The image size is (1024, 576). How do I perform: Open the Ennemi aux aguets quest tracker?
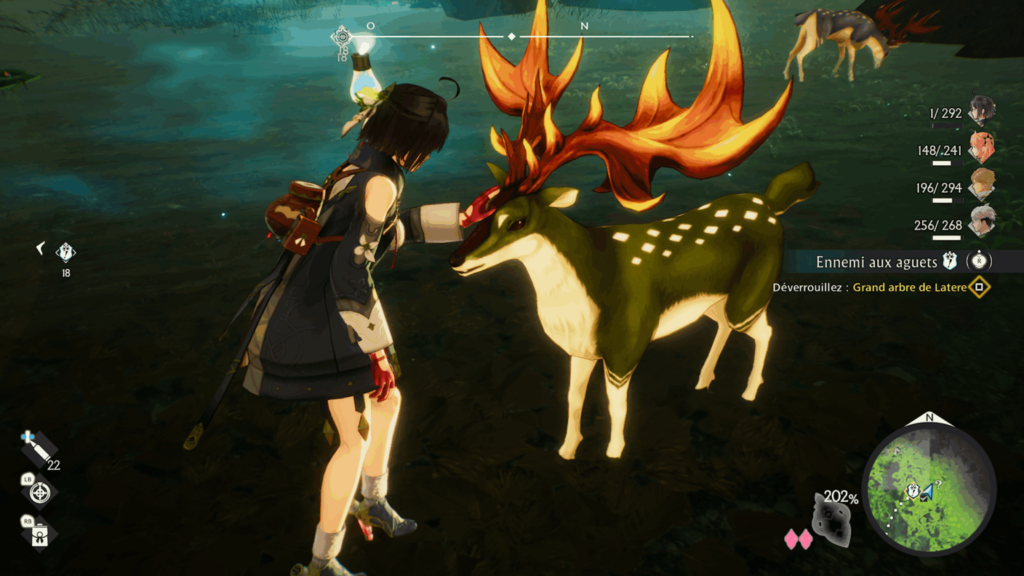click(875, 262)
